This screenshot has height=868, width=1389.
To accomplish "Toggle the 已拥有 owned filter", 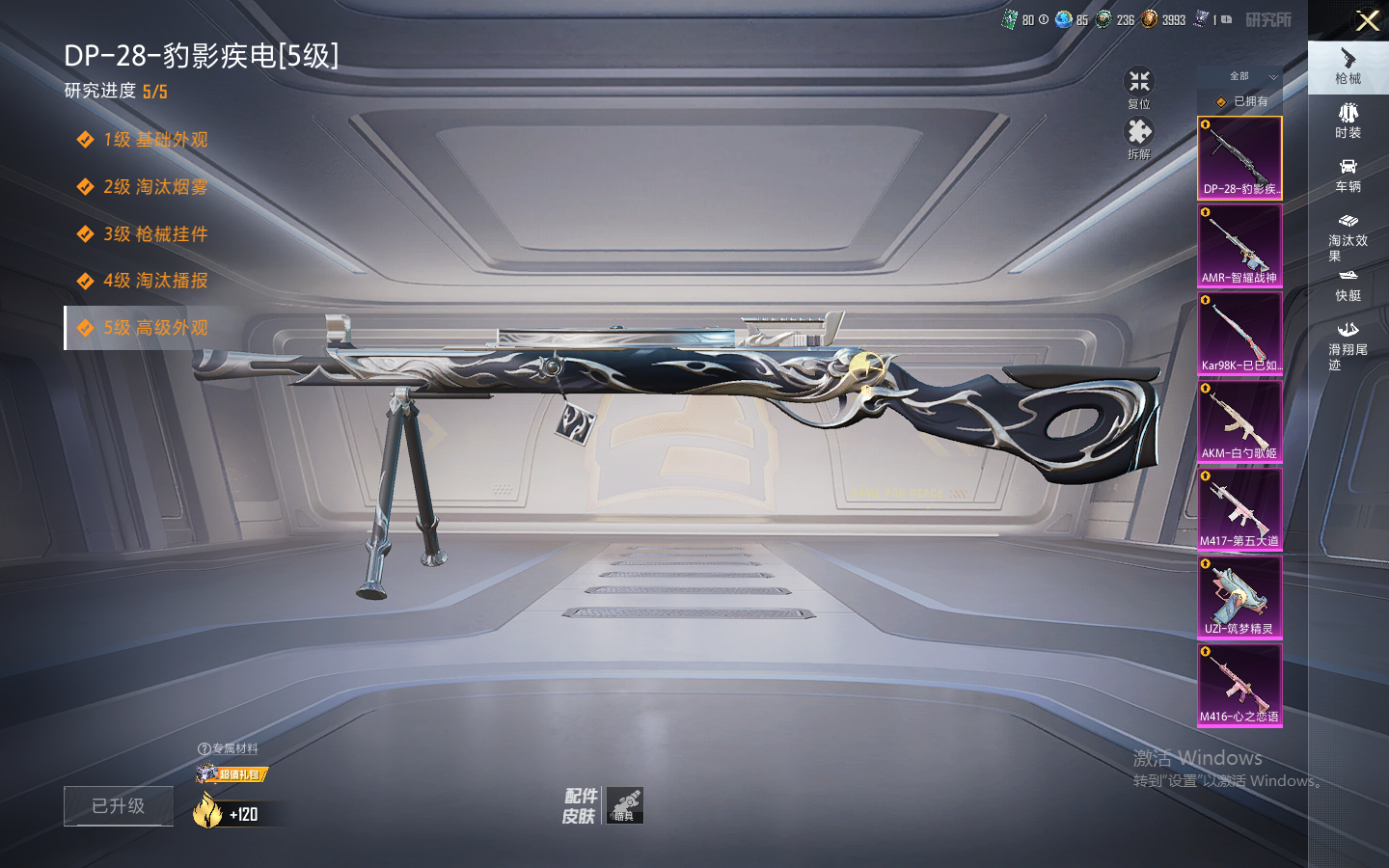I will (1240, 101).
